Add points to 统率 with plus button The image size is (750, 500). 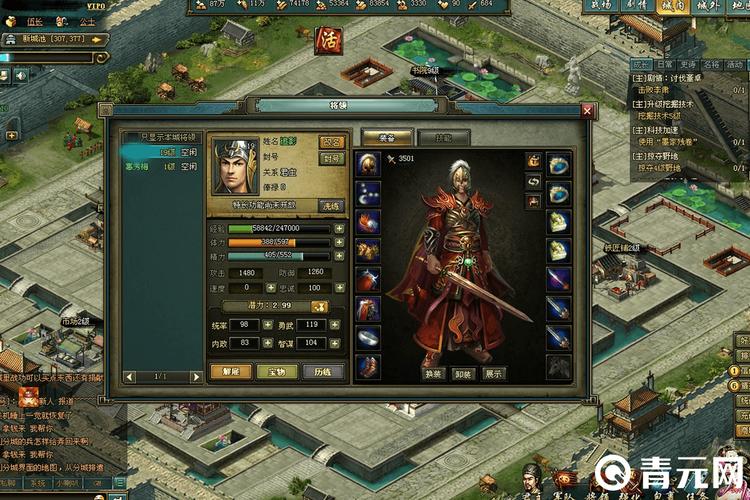pos(267,325)
